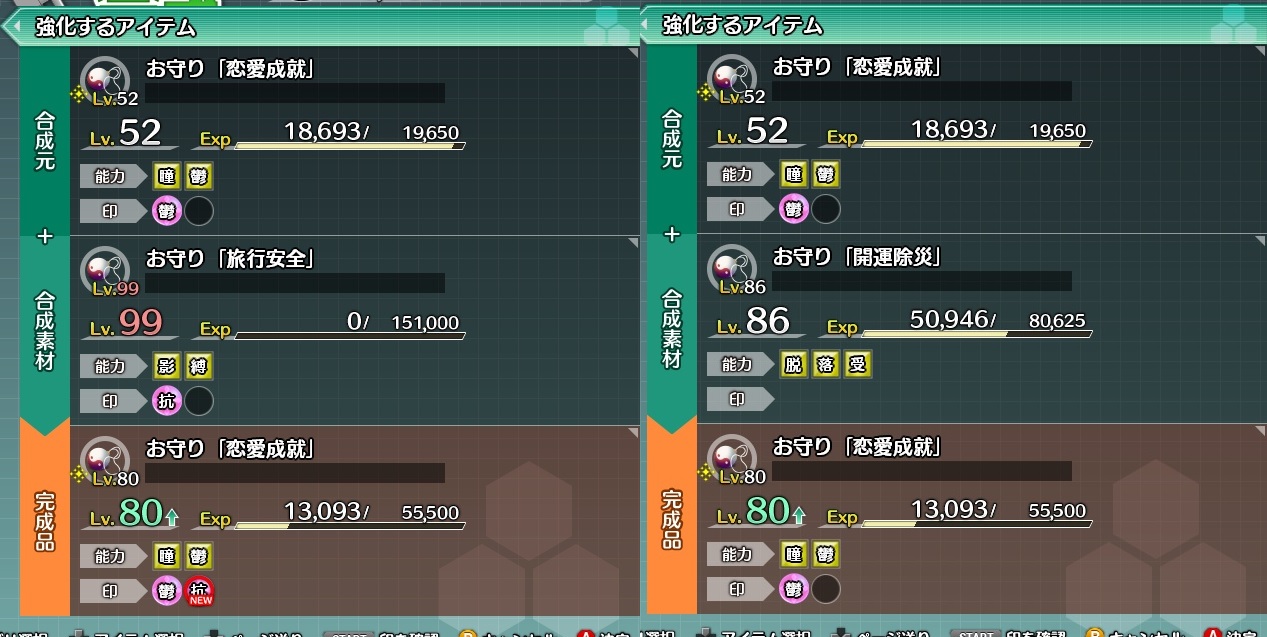This screenshot has height=637, width=1267.
Task: Select the お守り「開運除災」 material item
Action: (857, 258)
